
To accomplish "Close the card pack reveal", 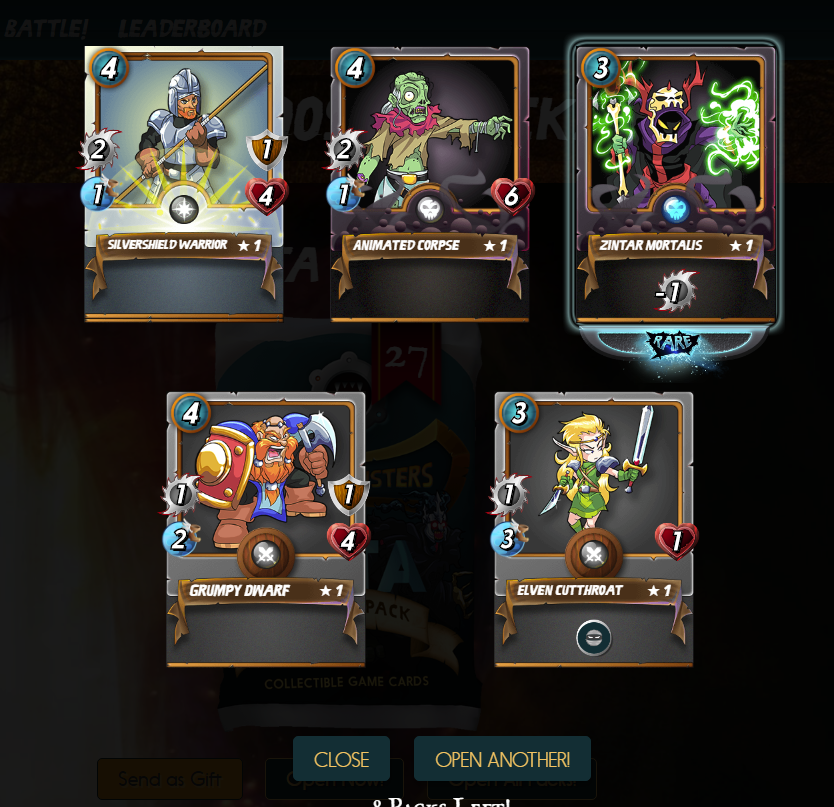I will coord(341,759).
